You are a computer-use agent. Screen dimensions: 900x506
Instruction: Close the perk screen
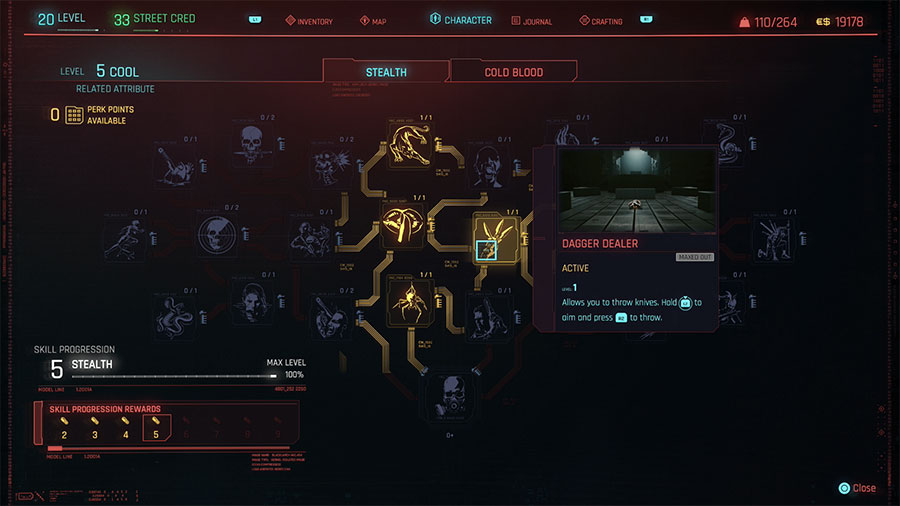858,488
